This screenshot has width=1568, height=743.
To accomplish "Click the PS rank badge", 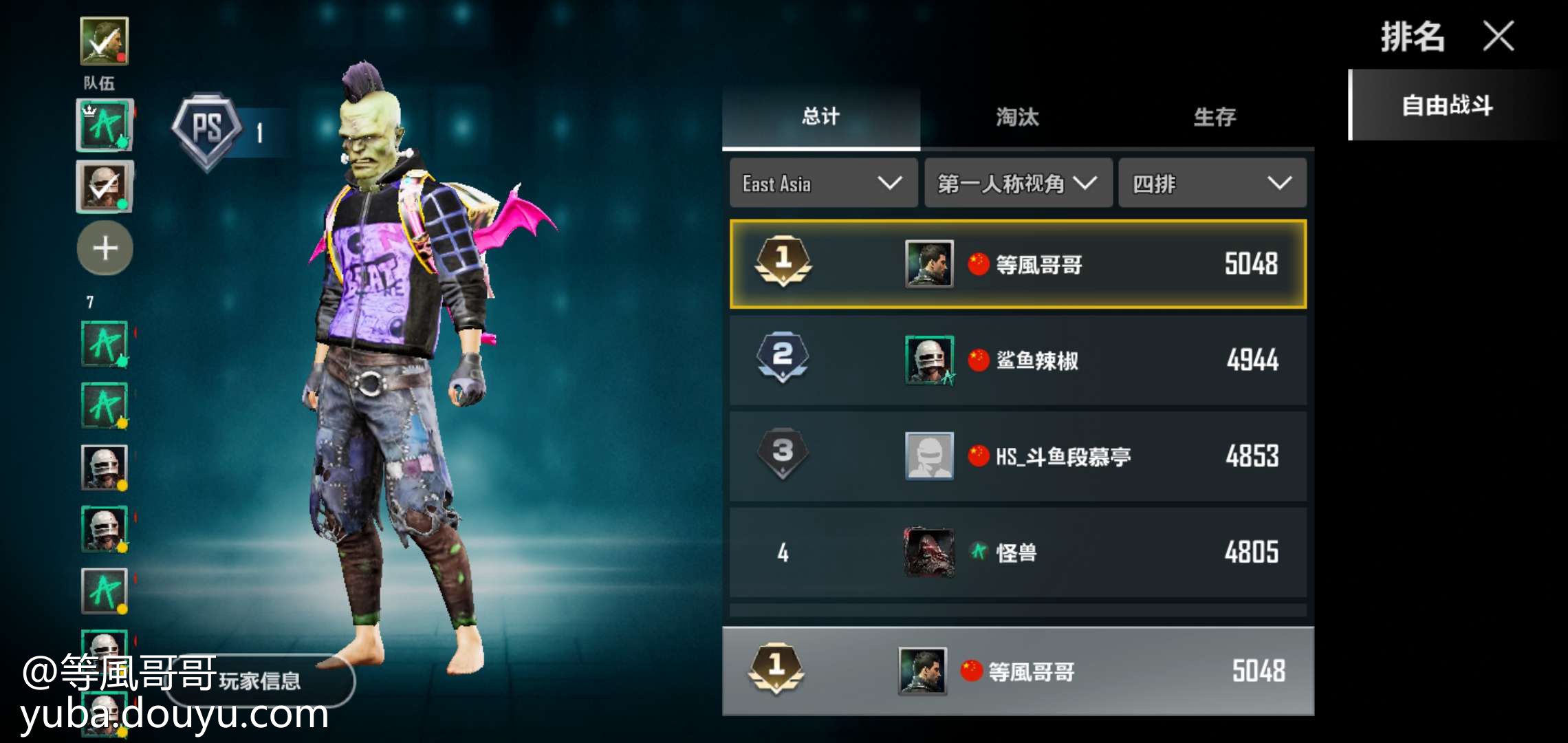I will point(207,129).
